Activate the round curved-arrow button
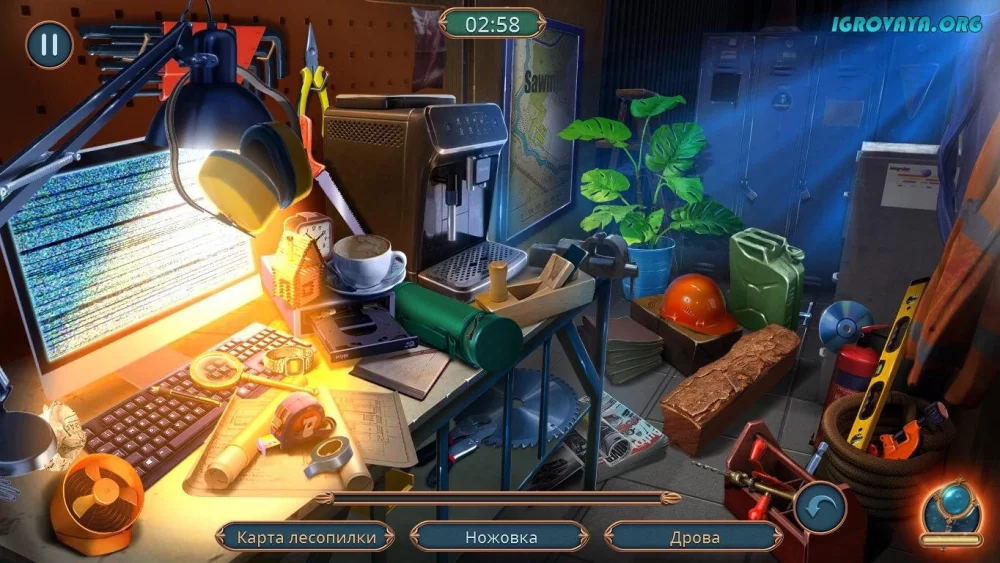 click(821, 507)
